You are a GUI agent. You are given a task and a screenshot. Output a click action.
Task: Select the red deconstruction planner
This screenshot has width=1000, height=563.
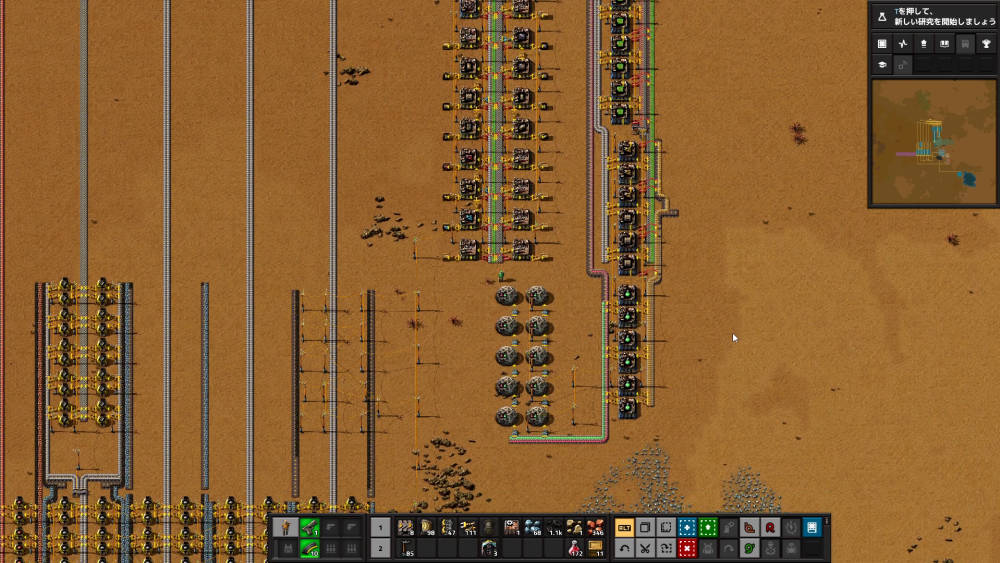(x=687, y=548)
